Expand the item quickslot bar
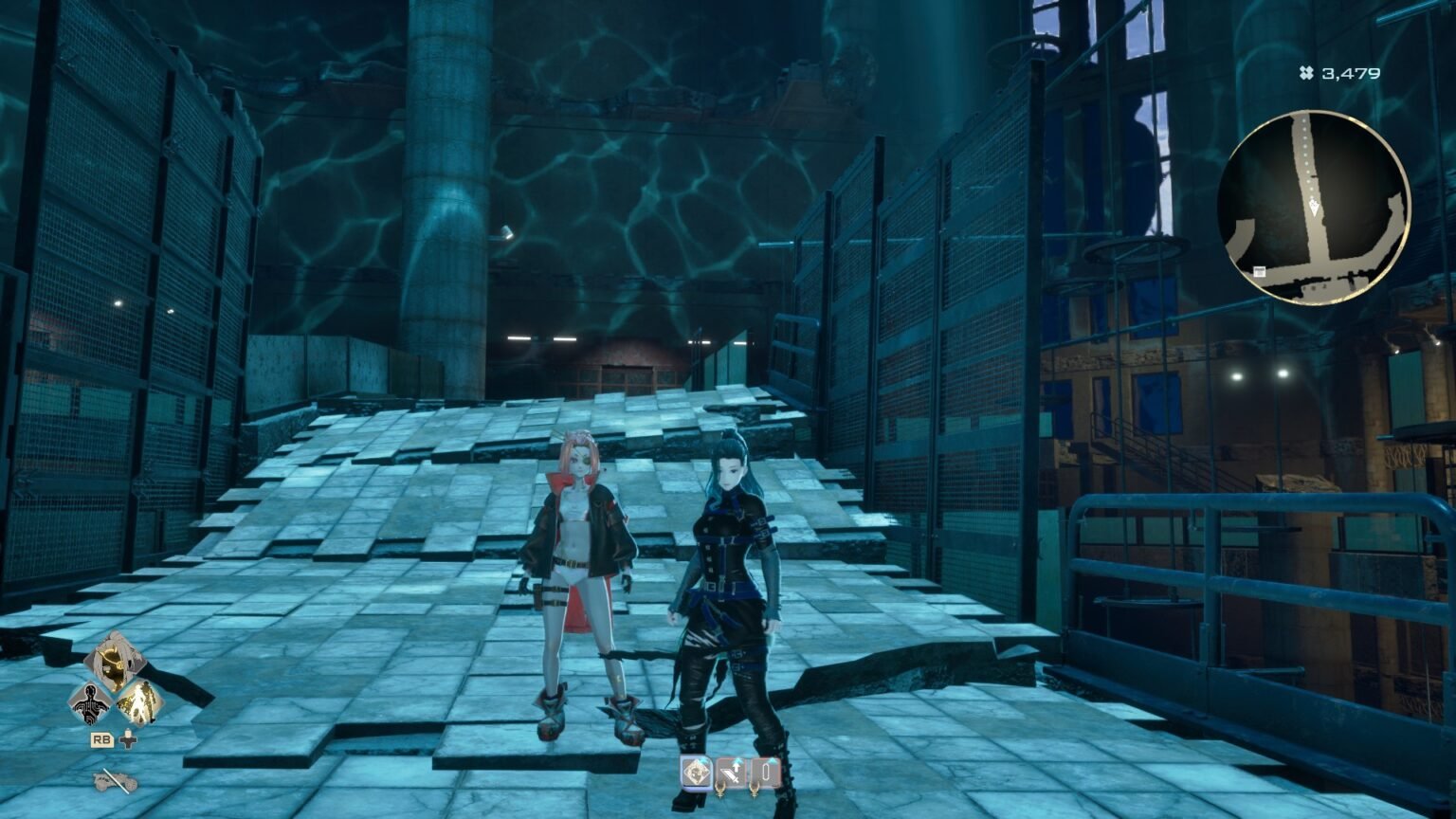The image size is (1456, 819). (x=730, y=773)
